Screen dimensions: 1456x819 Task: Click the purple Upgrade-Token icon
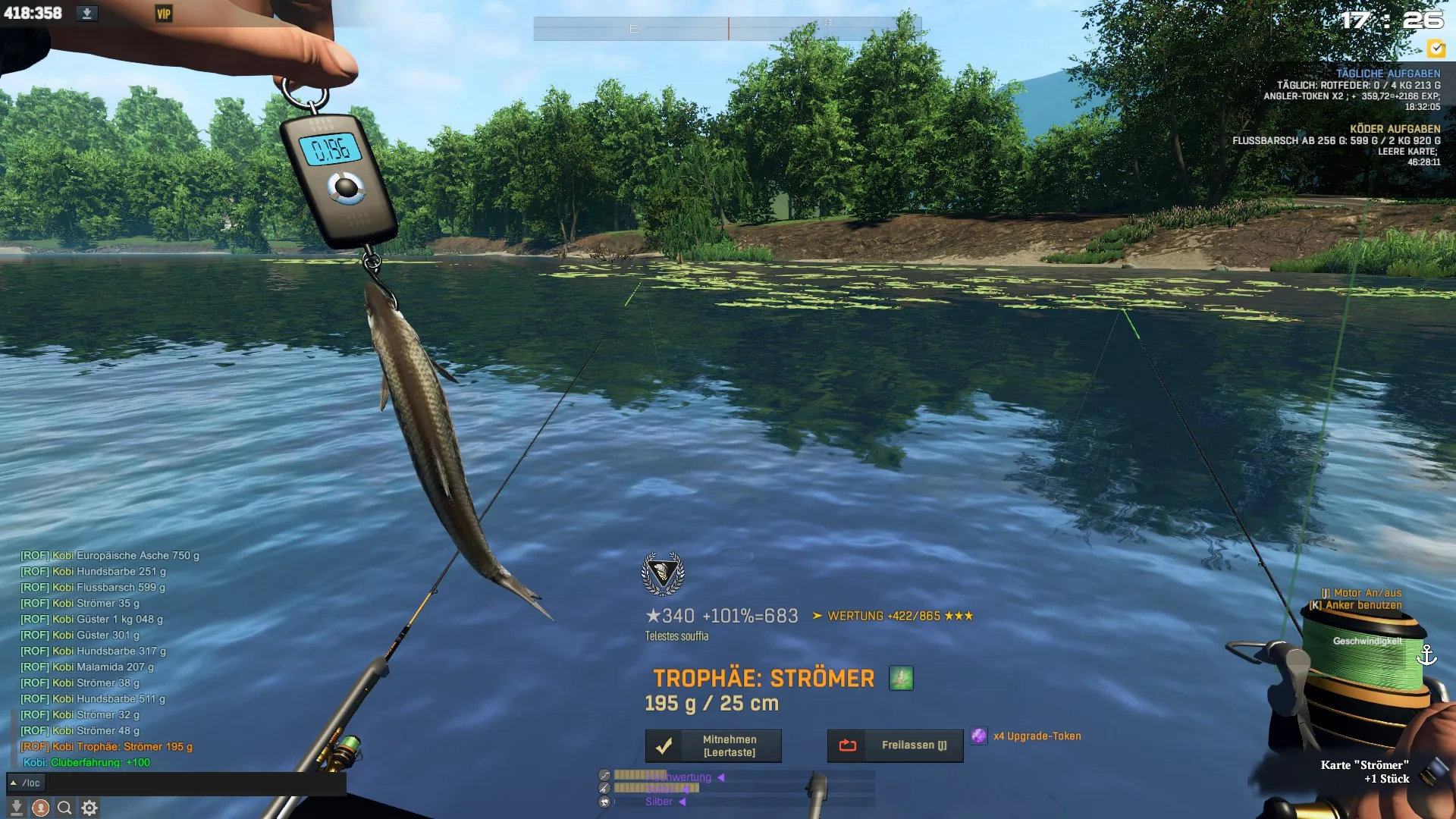(979, 736)
